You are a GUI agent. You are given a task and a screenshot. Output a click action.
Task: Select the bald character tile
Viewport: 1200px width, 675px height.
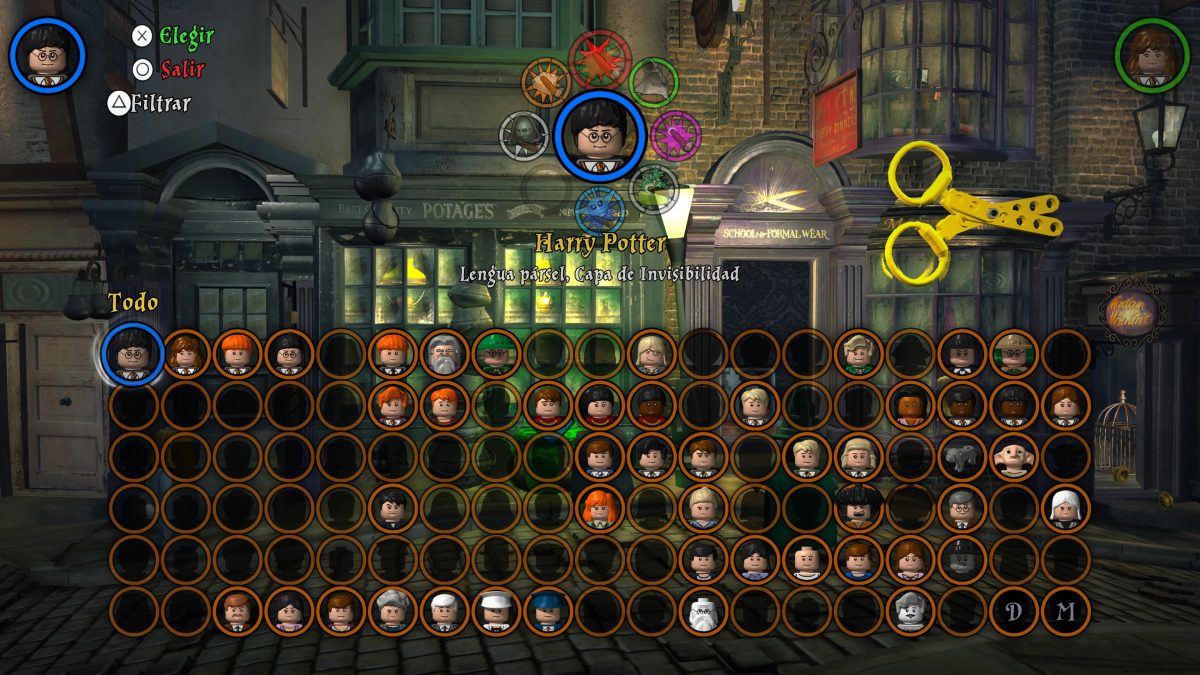809,560
